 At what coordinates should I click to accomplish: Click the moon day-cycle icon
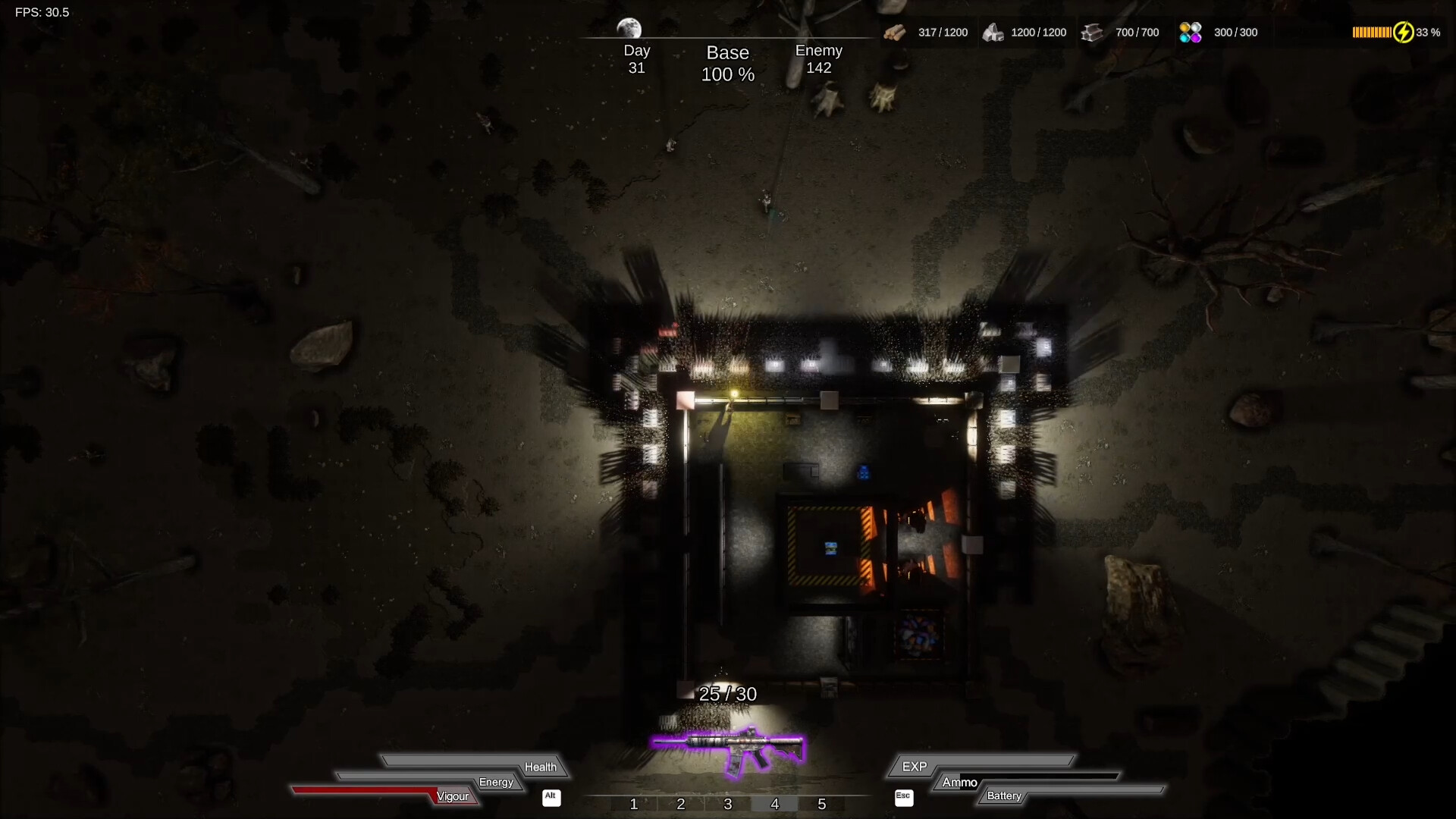click(x=629, y=28)
